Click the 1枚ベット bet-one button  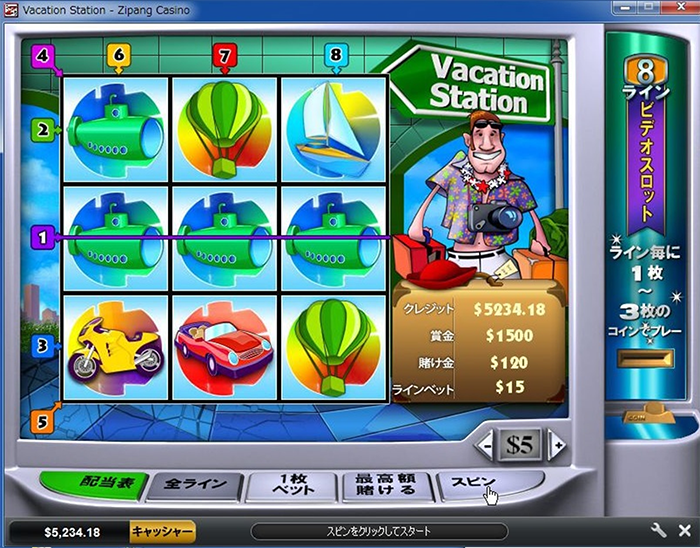point(290,487)
